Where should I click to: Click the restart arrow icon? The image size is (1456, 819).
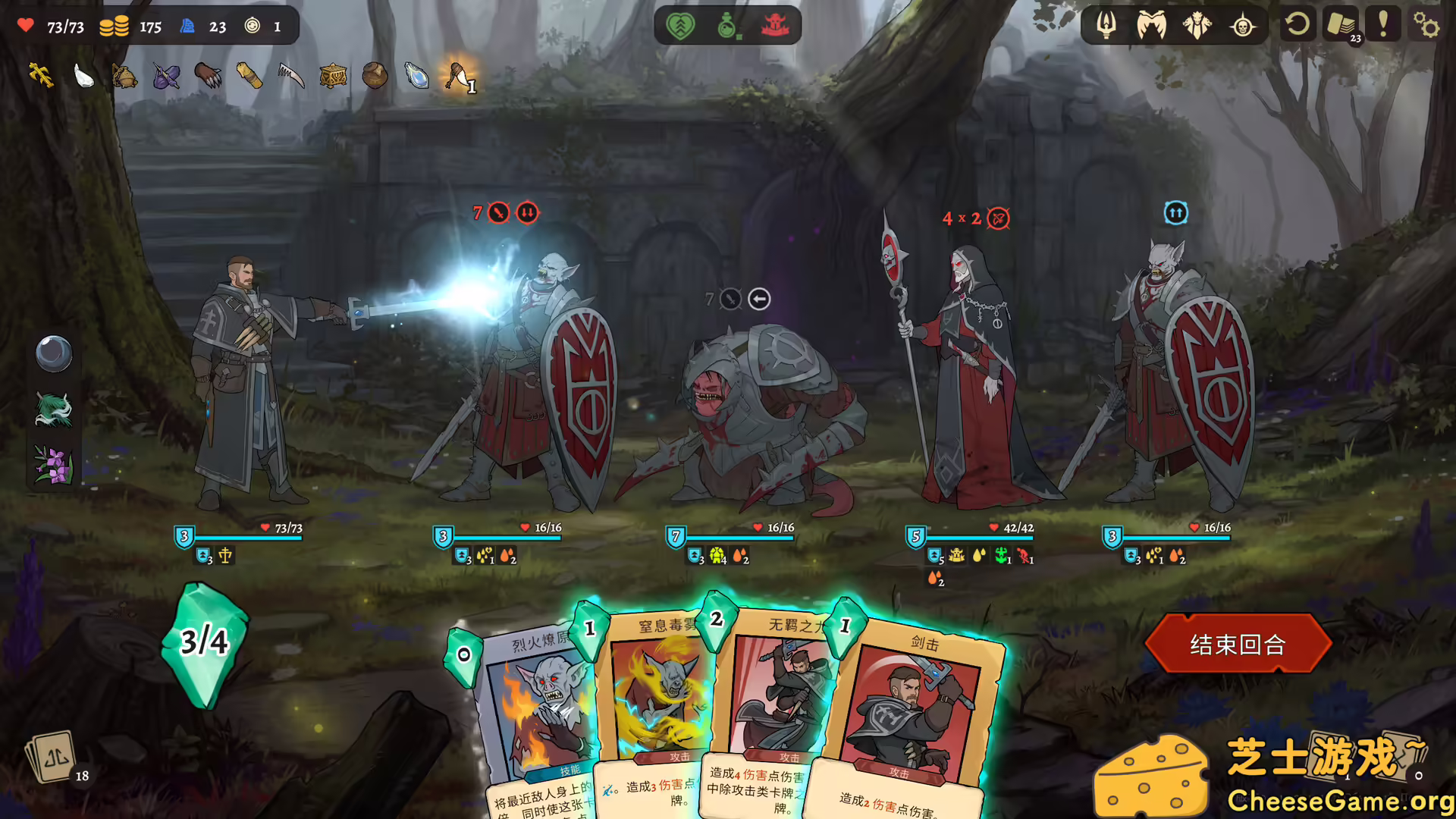tap(1298, 25)
